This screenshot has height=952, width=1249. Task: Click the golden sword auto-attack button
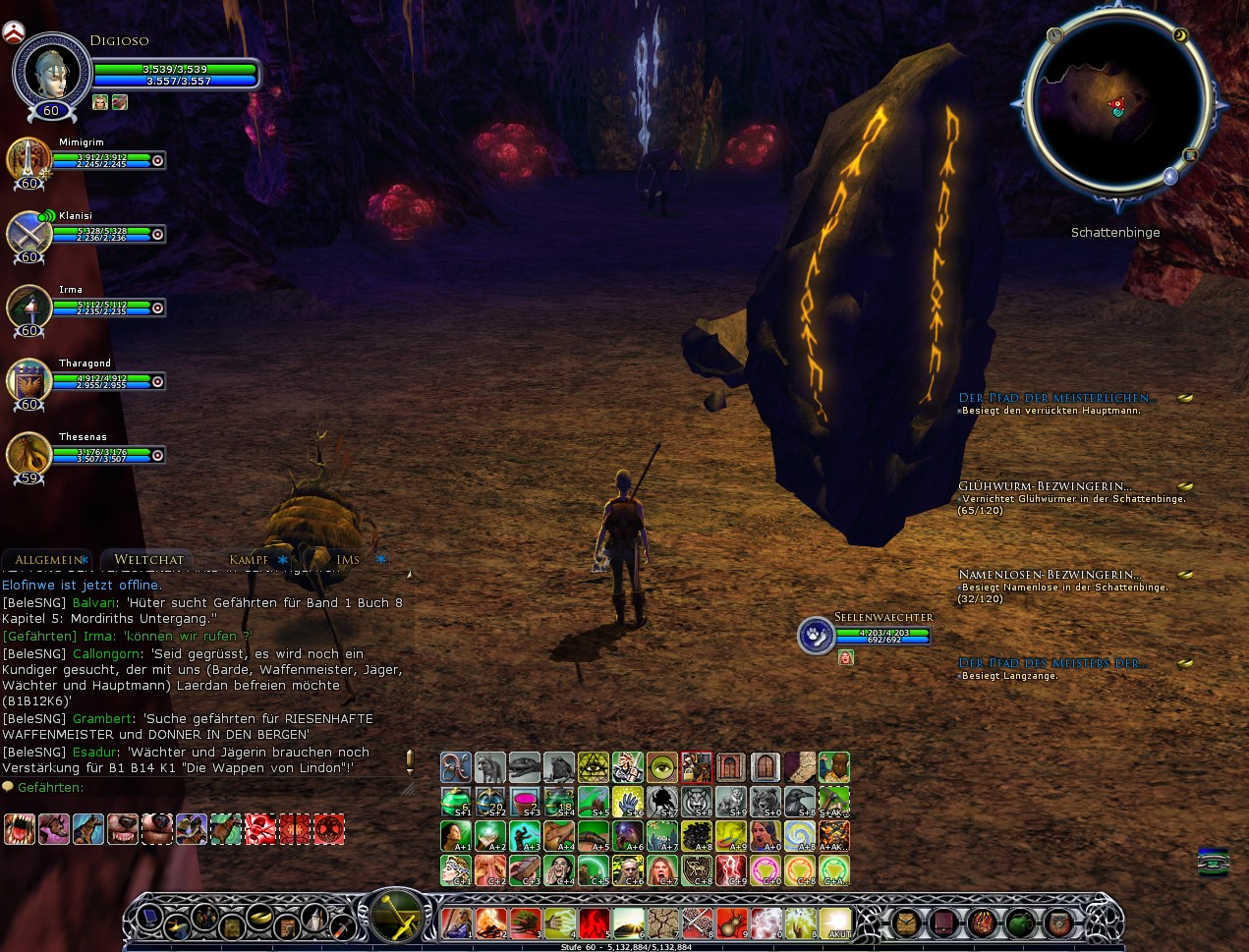(x=395, y=915)
